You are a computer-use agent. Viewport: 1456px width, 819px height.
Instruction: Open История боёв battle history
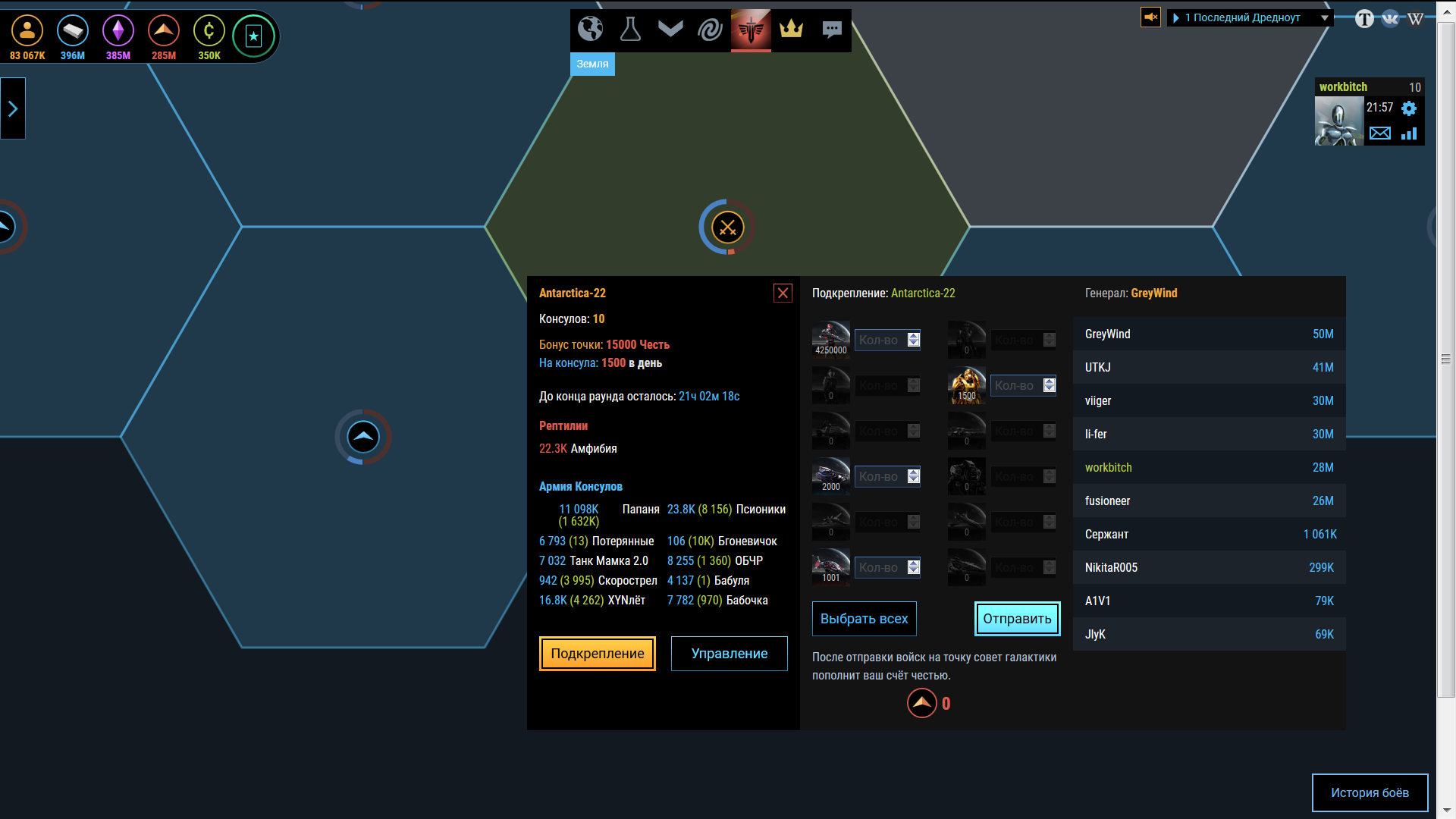(1370, 792)
